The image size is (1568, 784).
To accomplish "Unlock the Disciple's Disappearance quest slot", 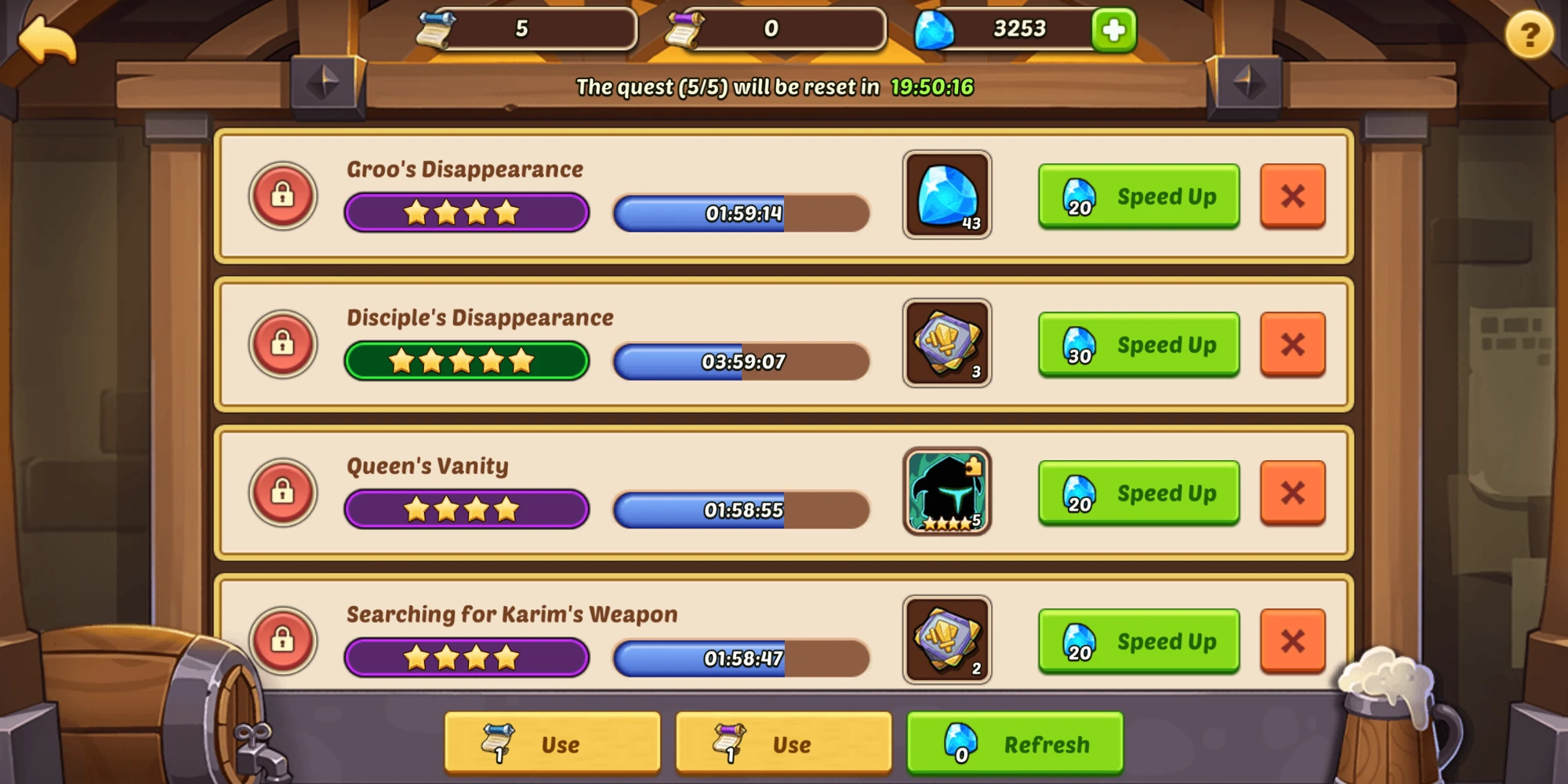I will pyautogui.click(x=283, y=343).
